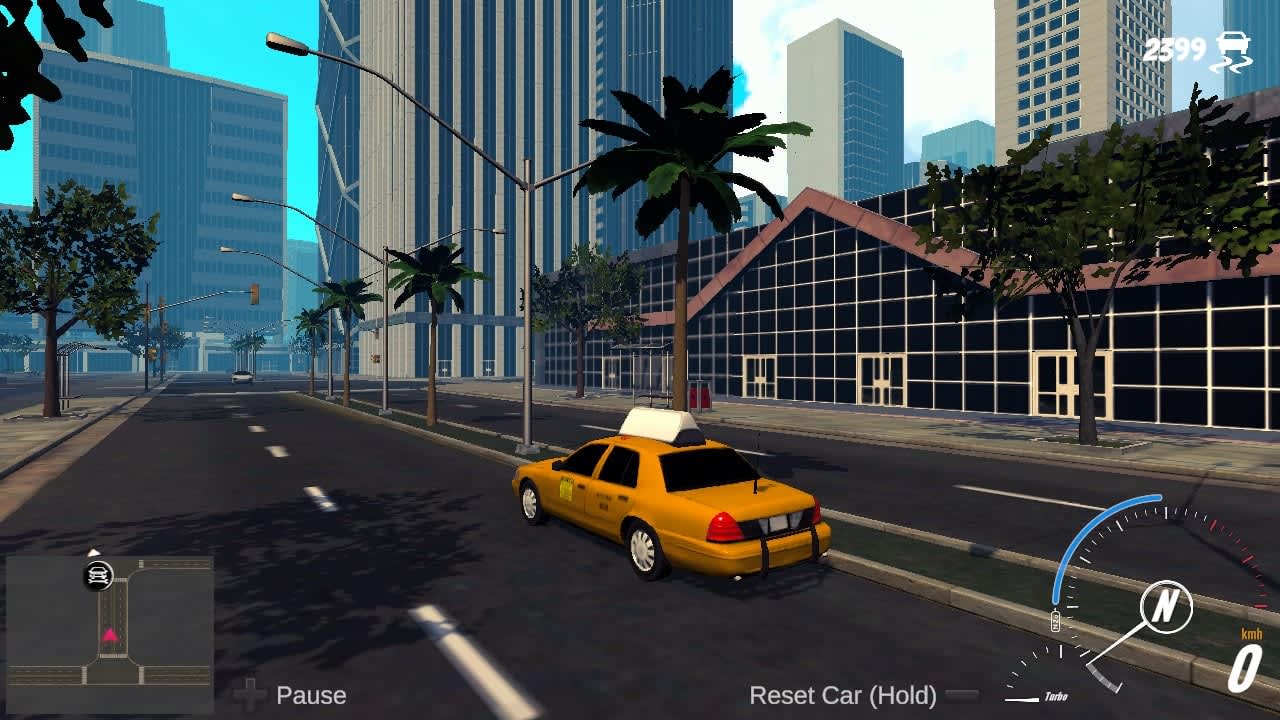The image size is (1280, 720).
Task: Click the minus button icon beside Reset Car
Action: tap(962, 692)
